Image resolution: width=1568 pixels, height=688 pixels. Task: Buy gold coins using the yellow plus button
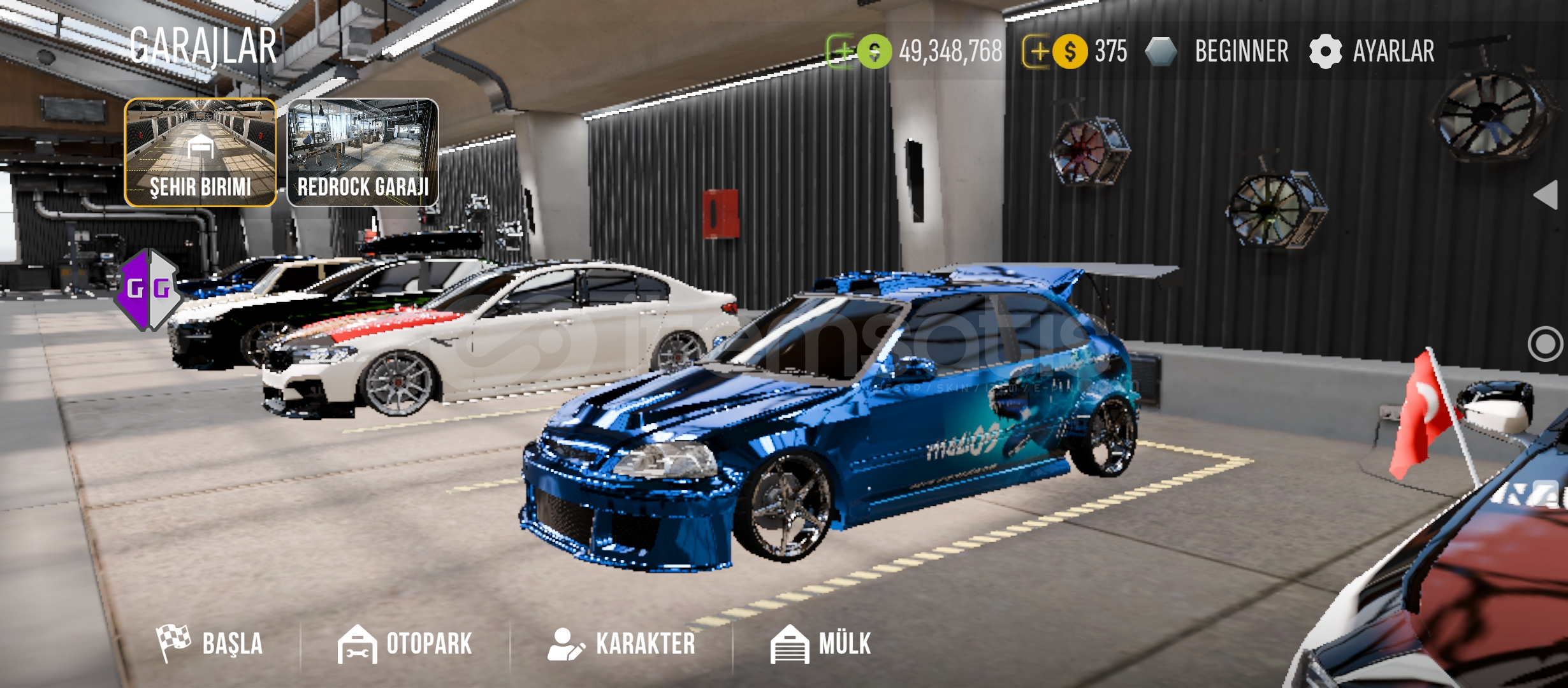click(1037, 51)
